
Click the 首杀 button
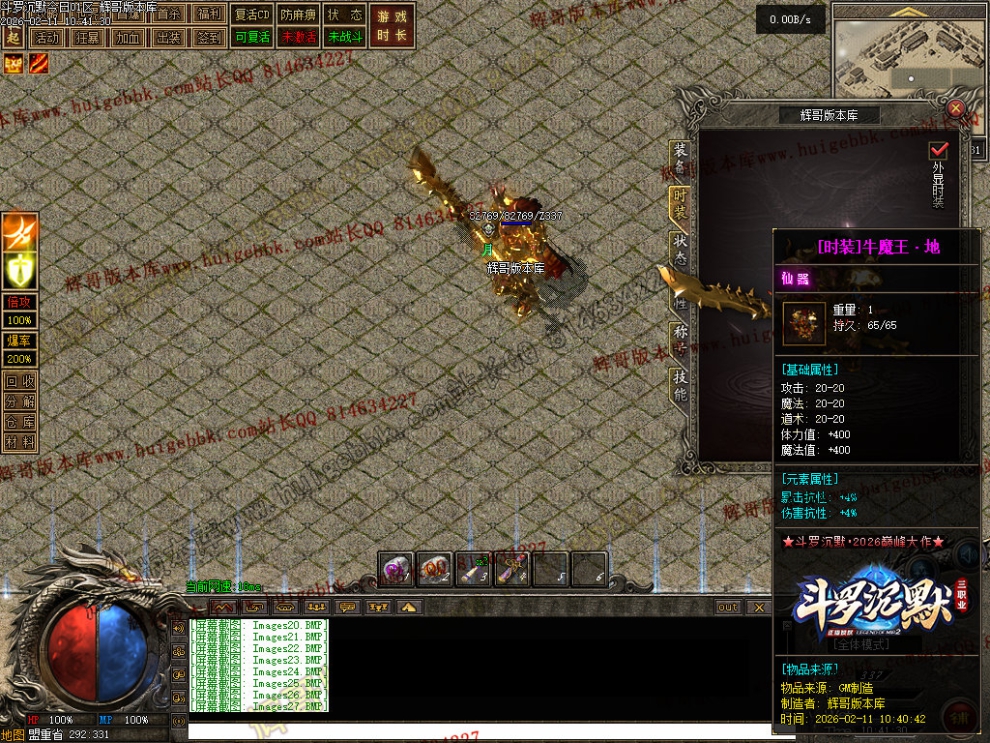click(169, 14)
